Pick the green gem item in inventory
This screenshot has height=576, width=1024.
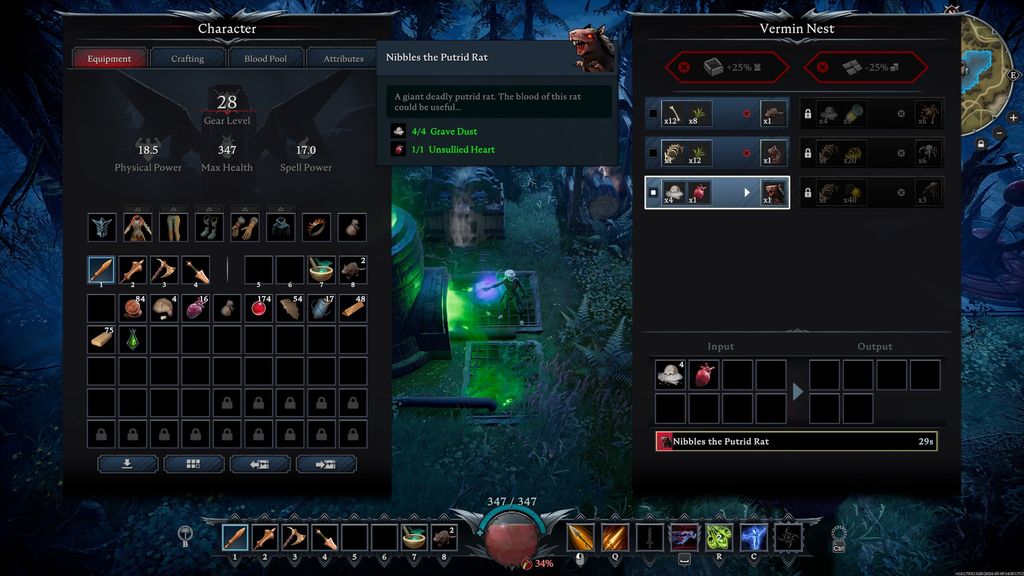133,340
